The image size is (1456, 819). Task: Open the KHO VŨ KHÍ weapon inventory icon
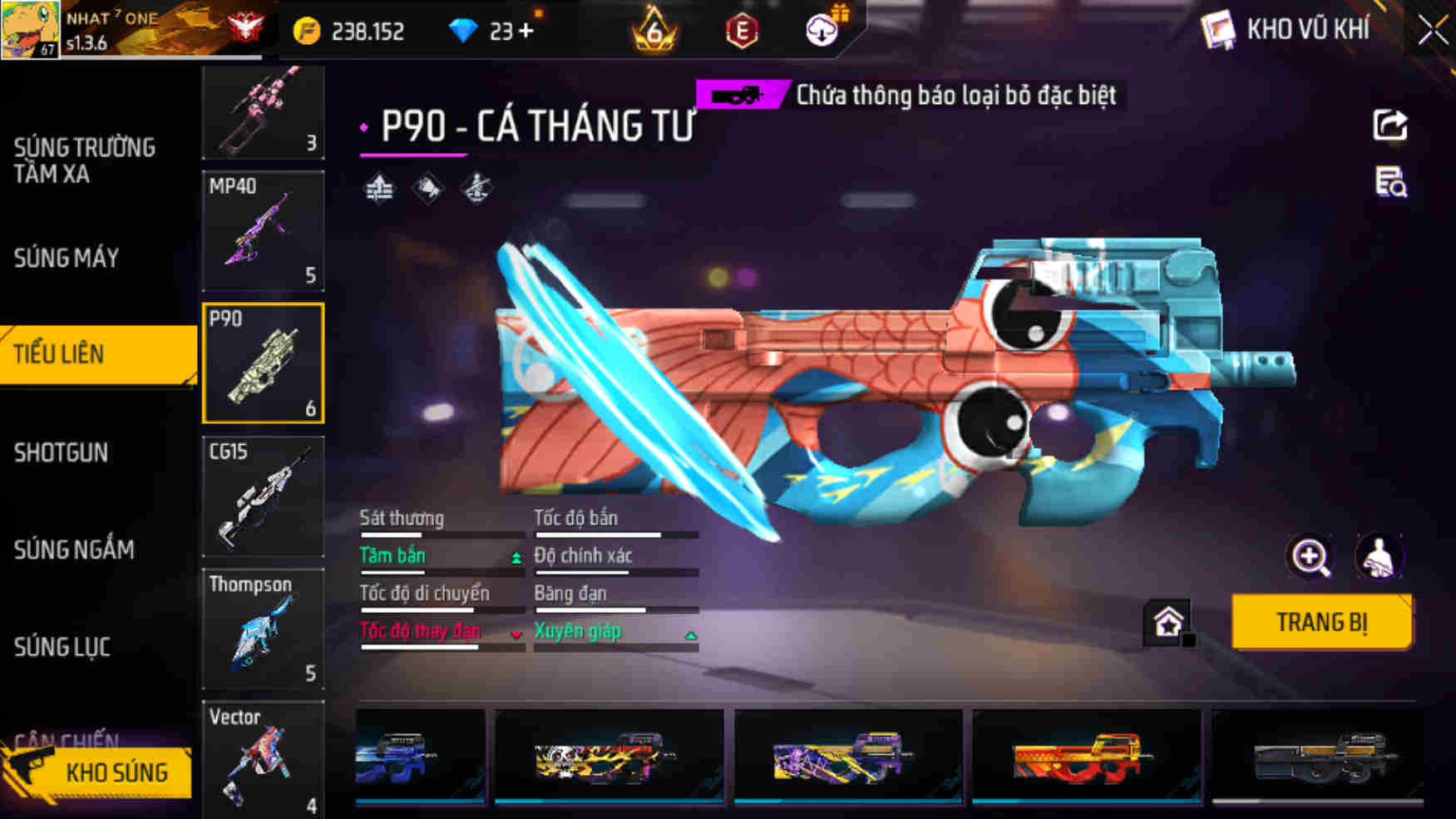tap(1219, 30)
